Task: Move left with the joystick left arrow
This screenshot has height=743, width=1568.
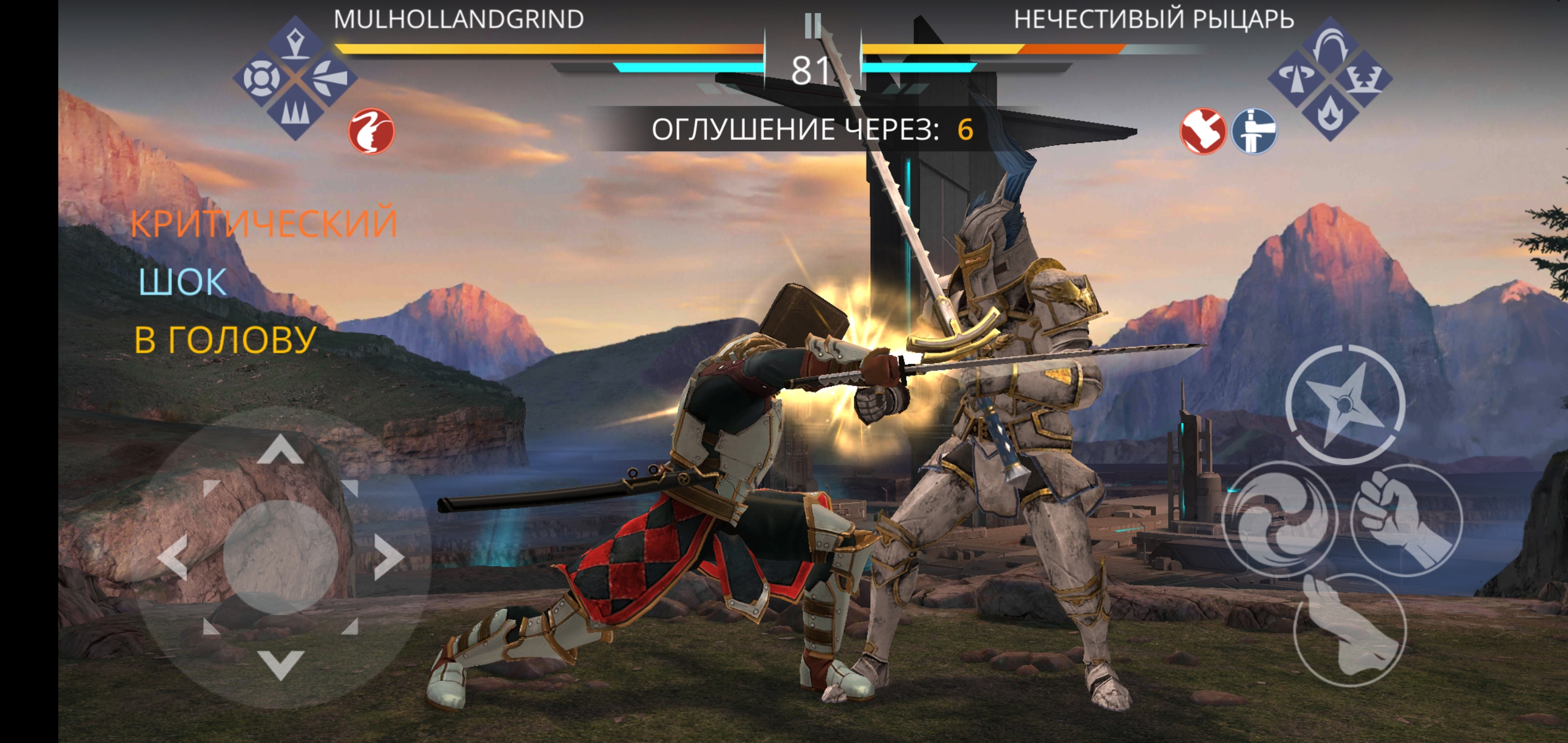Action: [x=173, y=557]
